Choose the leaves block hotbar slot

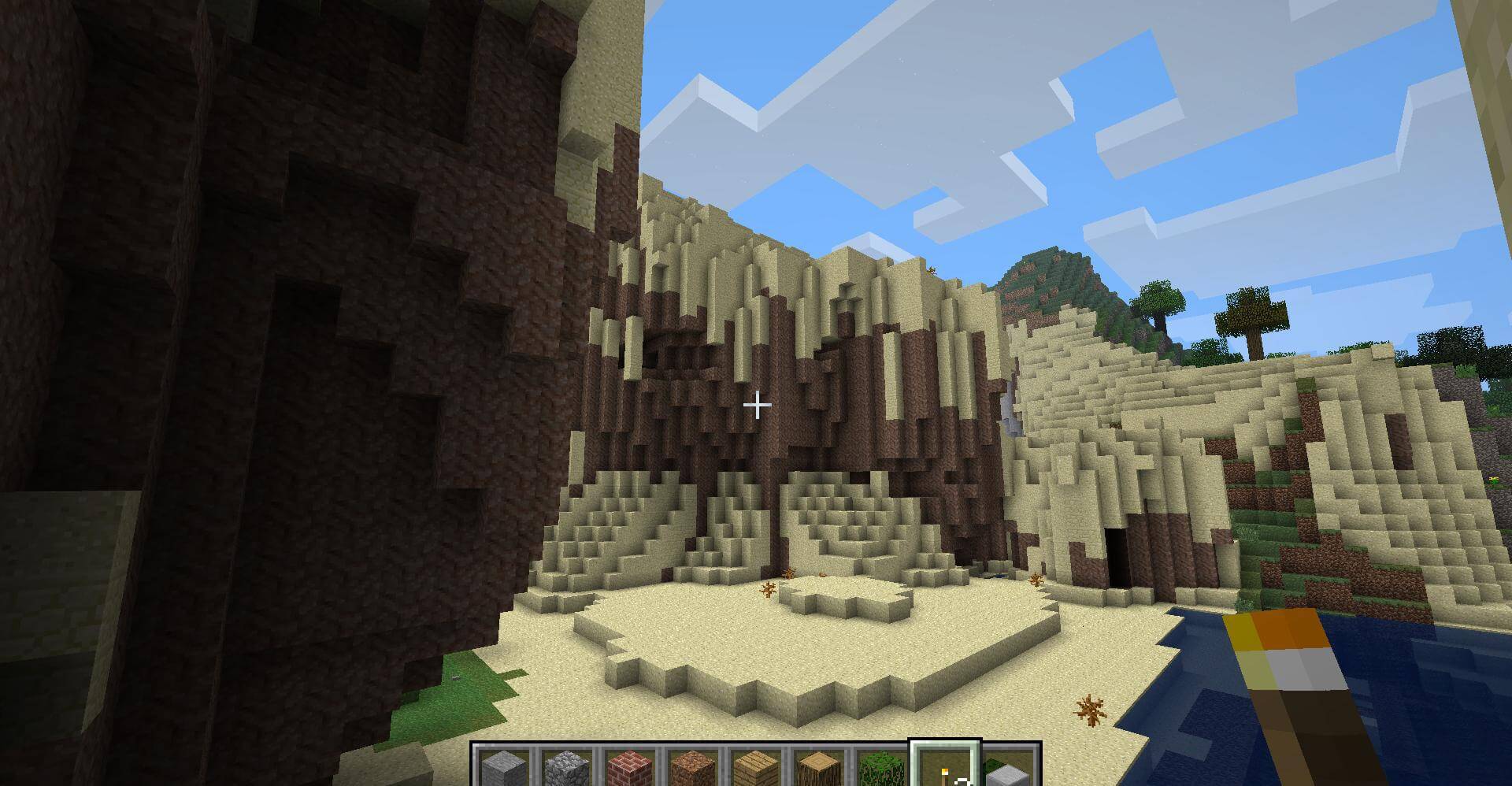pos(881,769)
